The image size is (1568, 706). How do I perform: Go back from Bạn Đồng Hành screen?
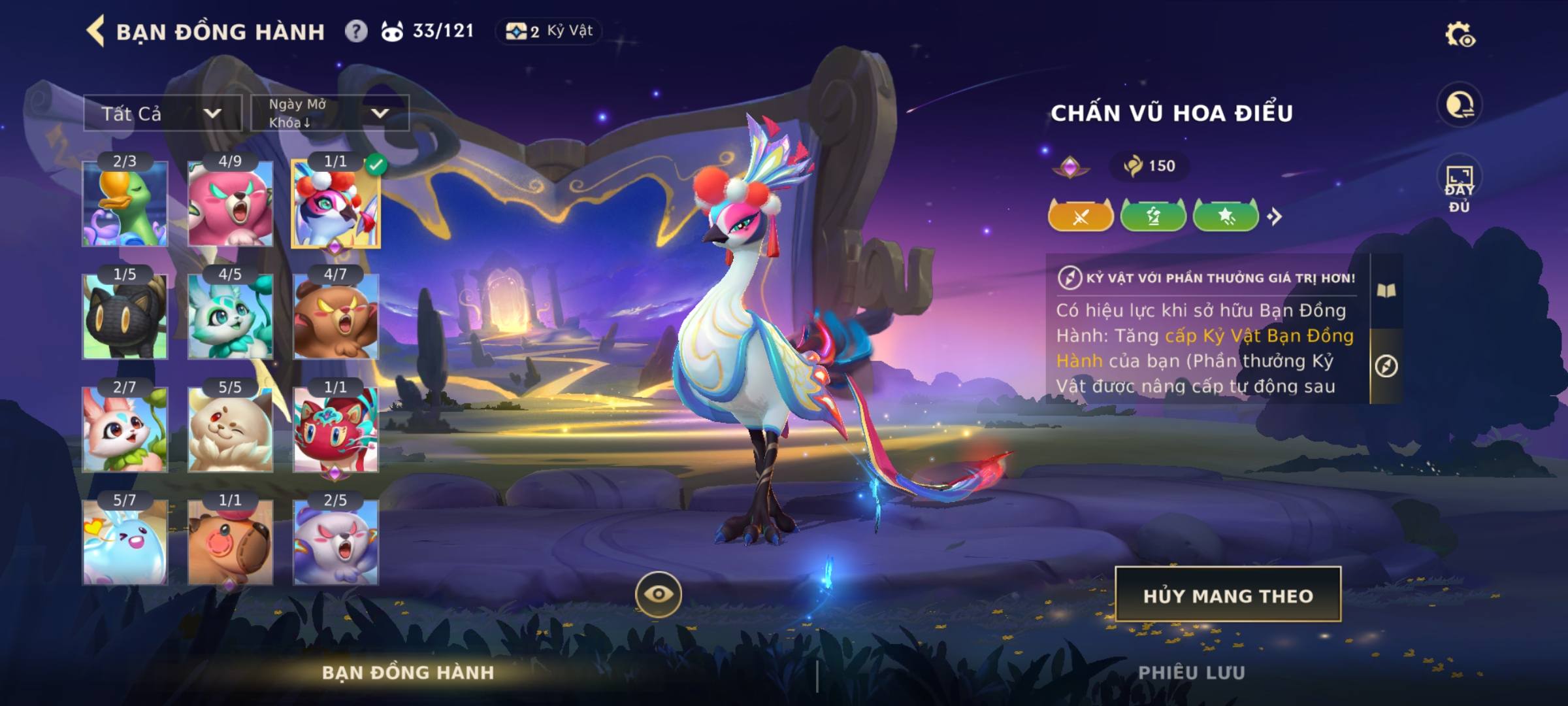coord(95,31)
